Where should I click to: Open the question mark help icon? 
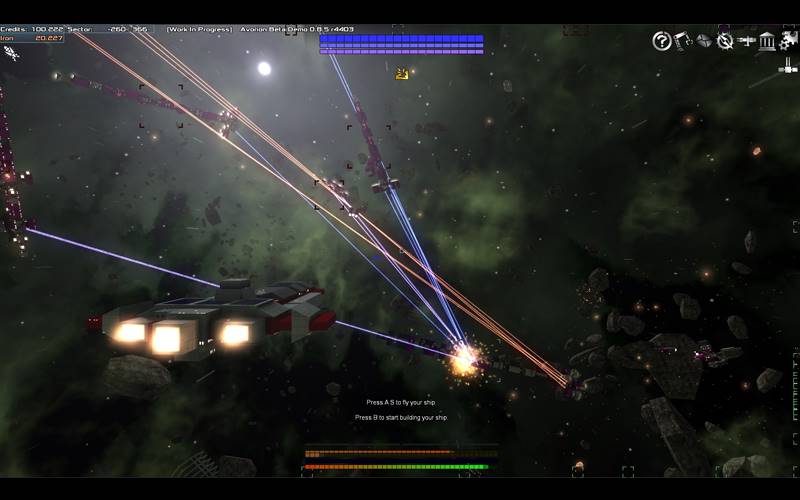coord(661,41)
